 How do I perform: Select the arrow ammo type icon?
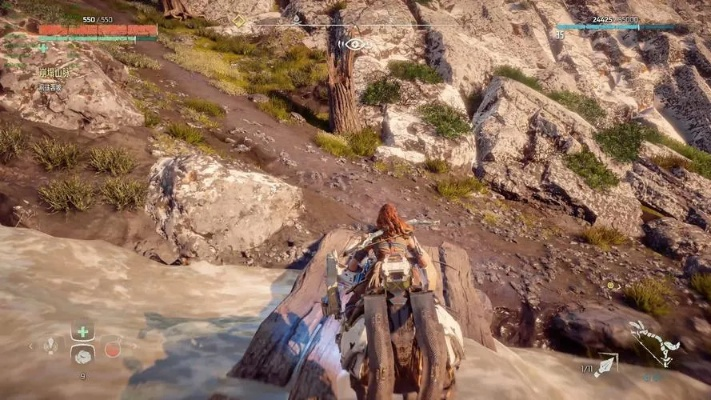(x=606, y=364)
